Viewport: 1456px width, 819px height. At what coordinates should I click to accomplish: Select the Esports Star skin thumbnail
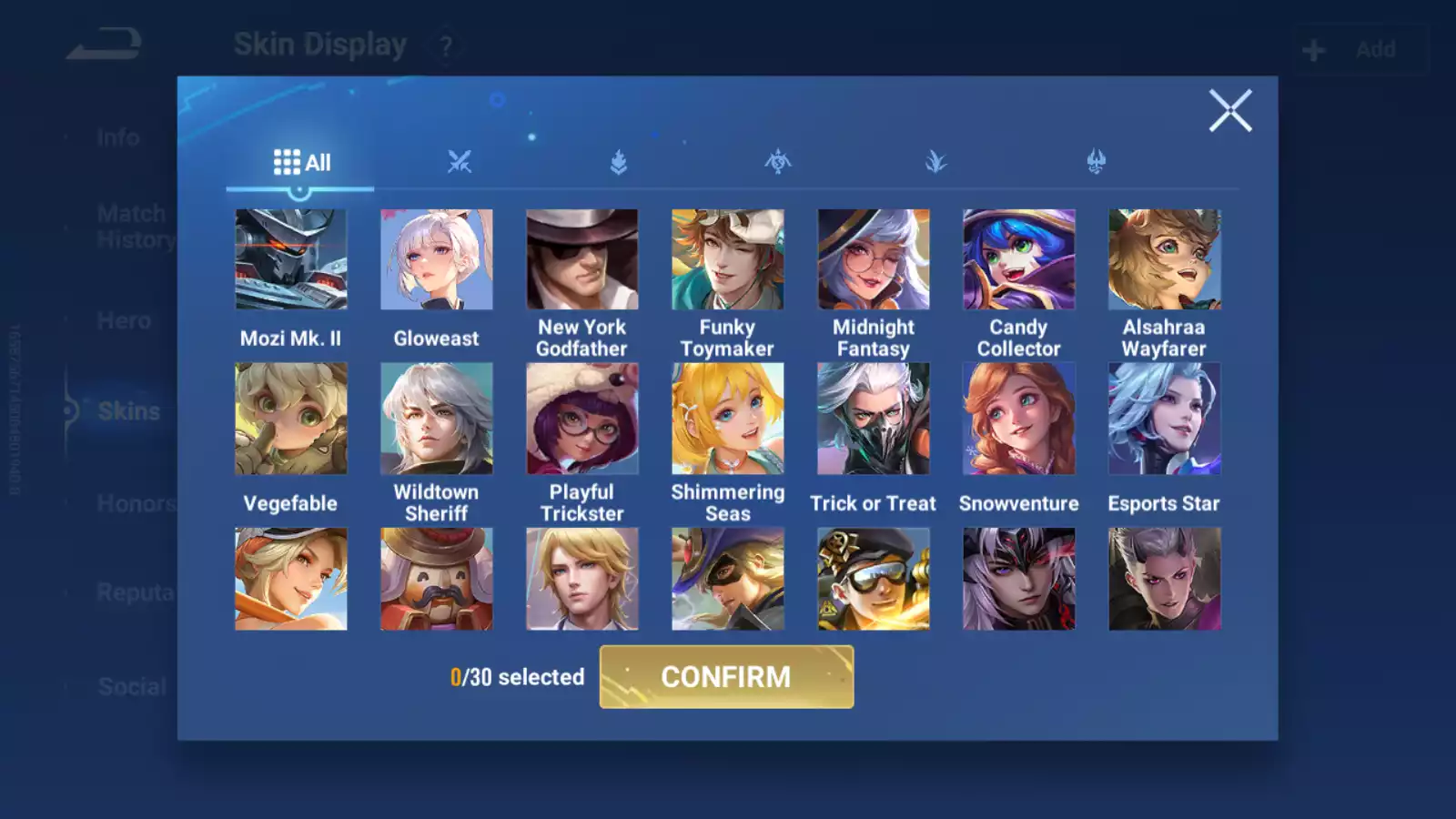tap(1164, 419)
